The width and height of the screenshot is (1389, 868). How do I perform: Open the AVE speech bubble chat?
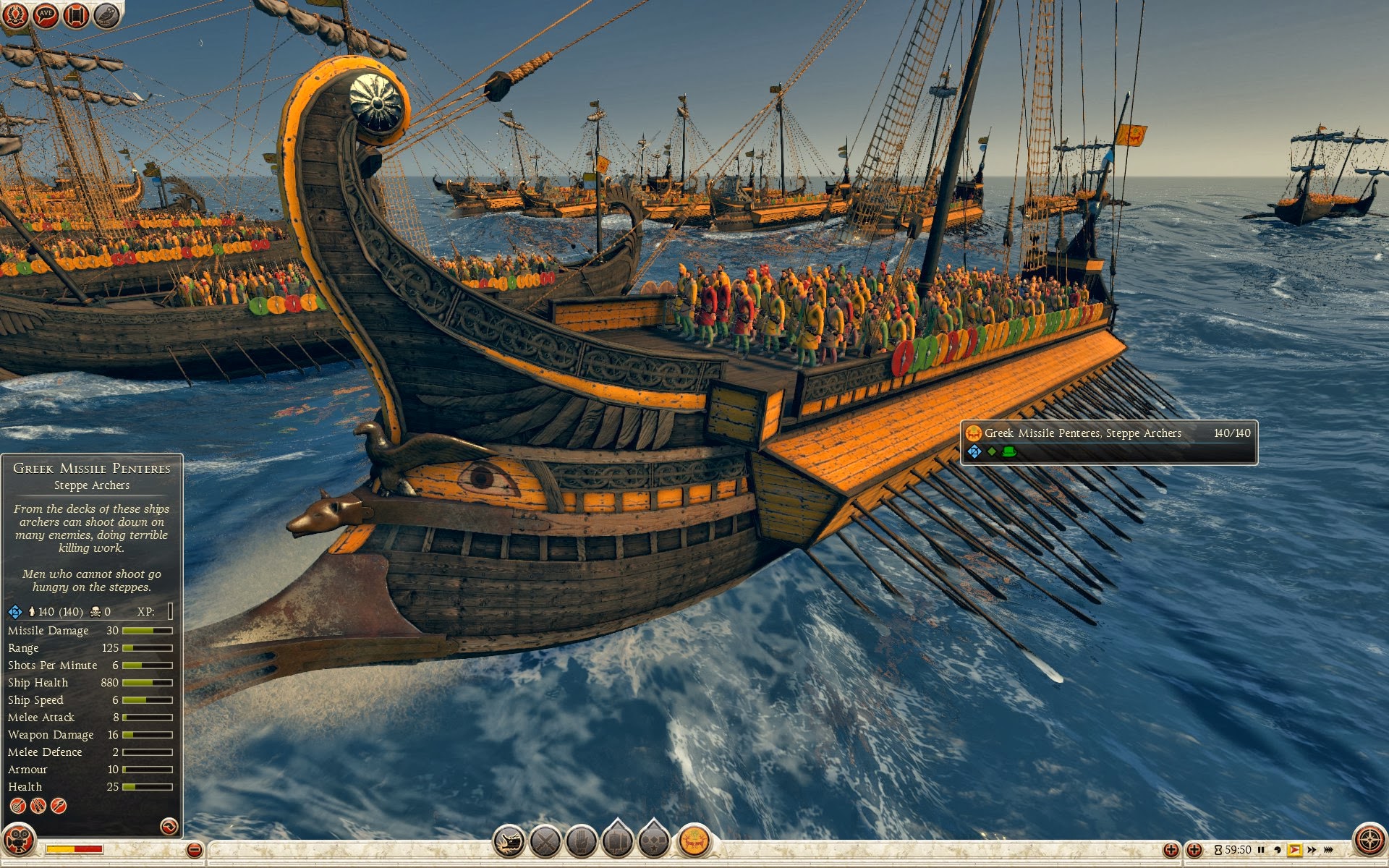point(46,15)
